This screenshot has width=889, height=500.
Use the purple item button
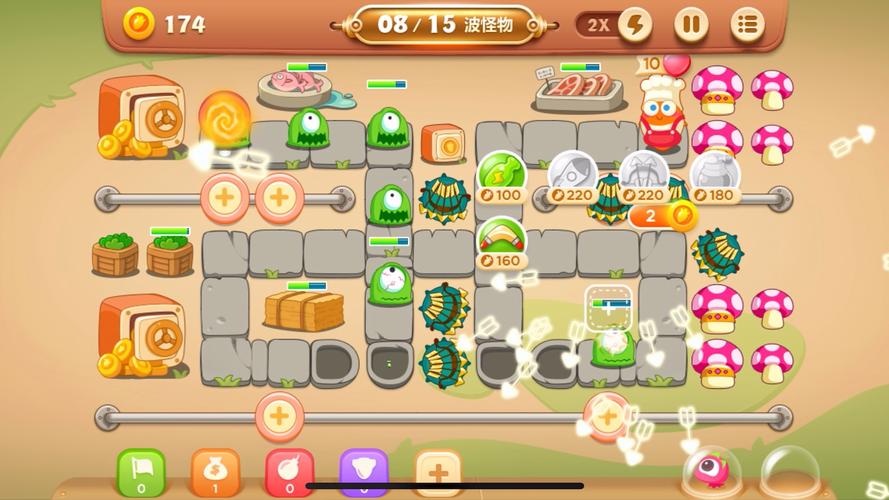click(x=363, y=472)
